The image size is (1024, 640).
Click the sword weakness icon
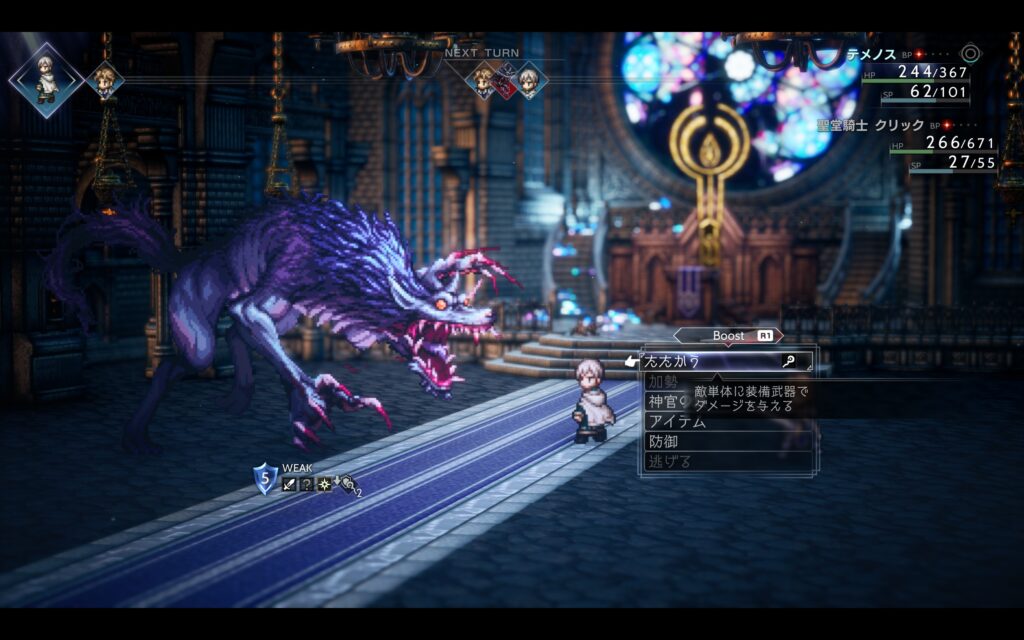pyautogui.click(x=289, y=484)
